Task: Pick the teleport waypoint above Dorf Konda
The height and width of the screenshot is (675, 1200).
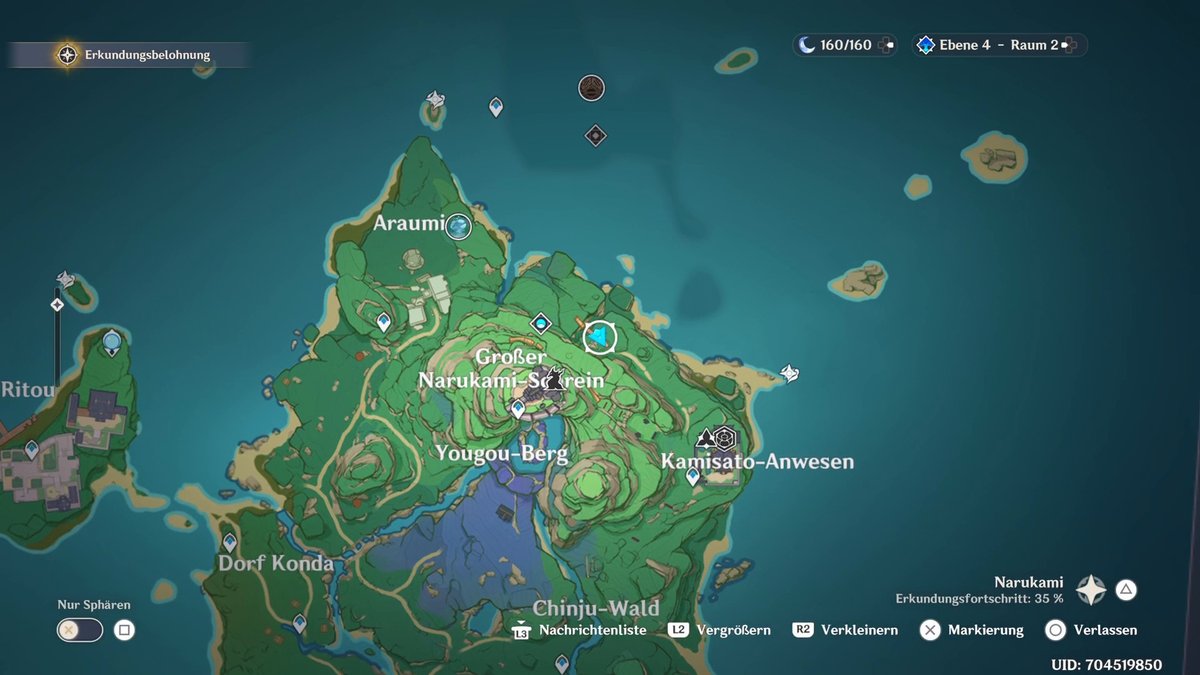Action: click(229, 542)
